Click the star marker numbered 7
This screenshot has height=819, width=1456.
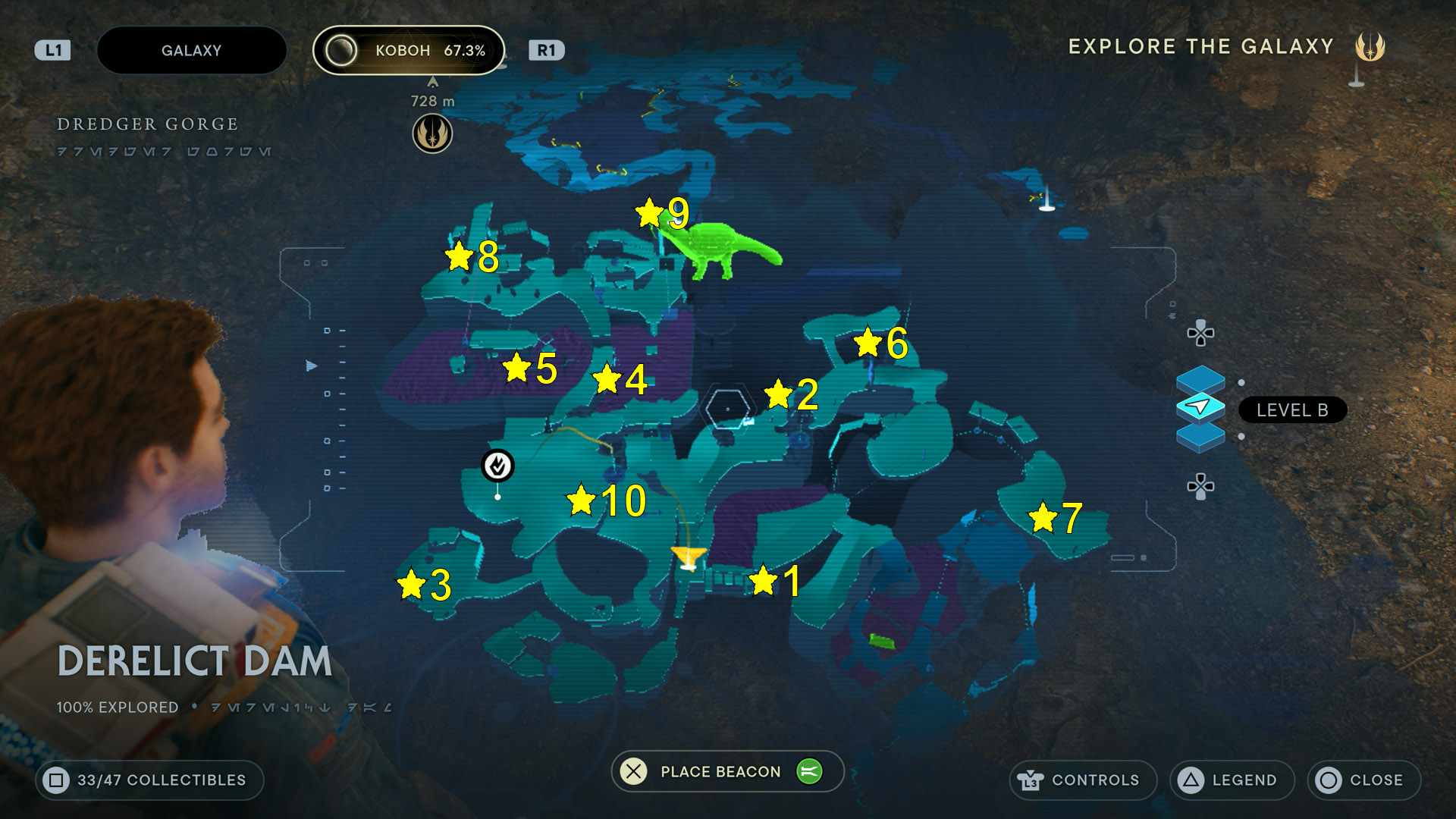point(1043,518)
